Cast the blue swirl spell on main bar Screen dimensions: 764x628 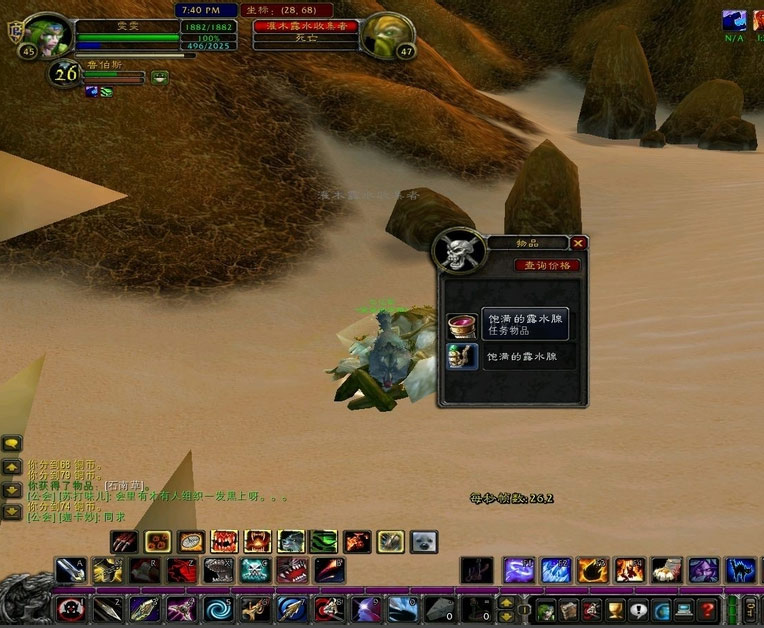click(218, 609)
